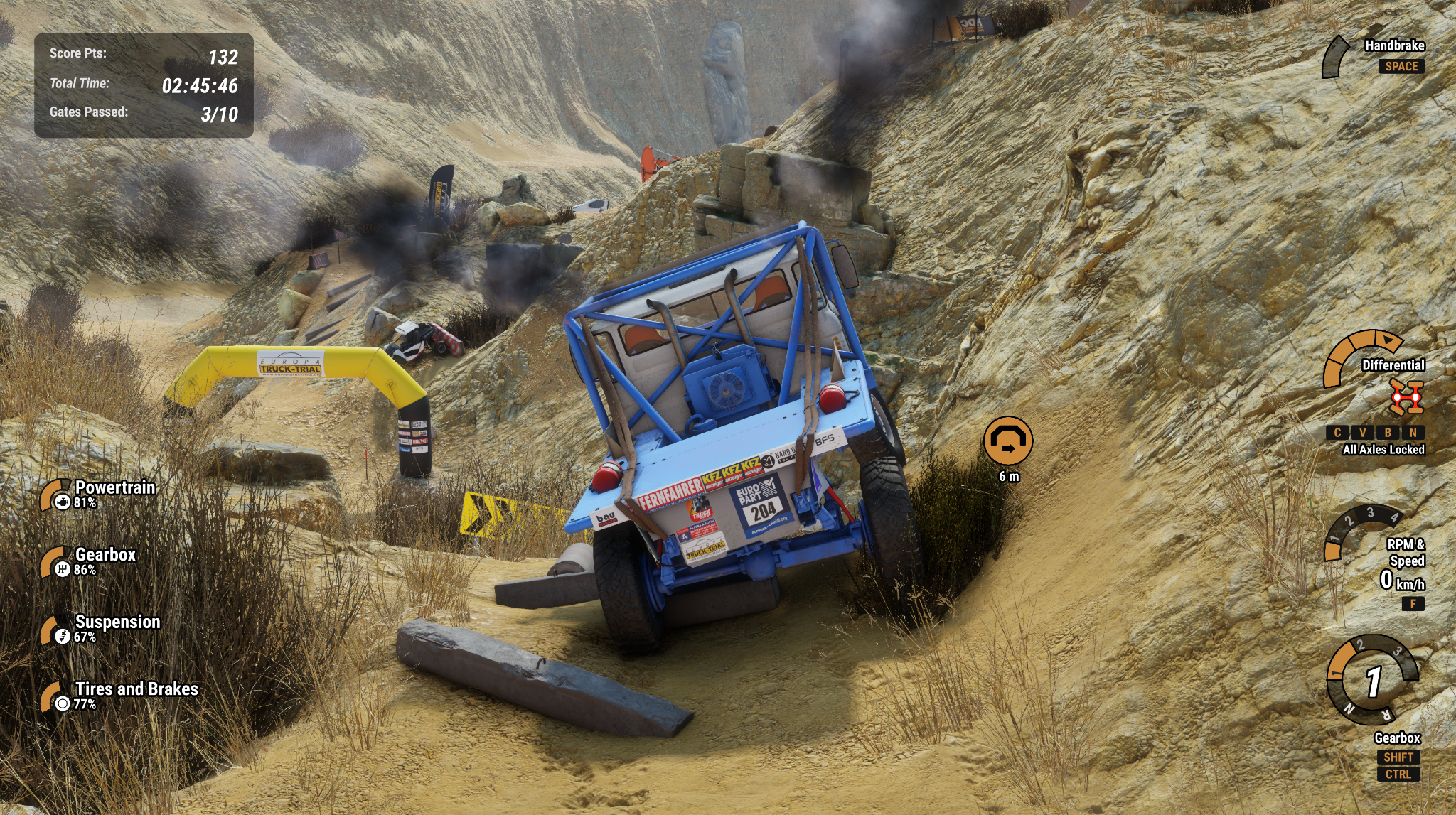Select the orange U-turn waypoint marker
Screen dimensions: 1456x815
coord(1008,441)
